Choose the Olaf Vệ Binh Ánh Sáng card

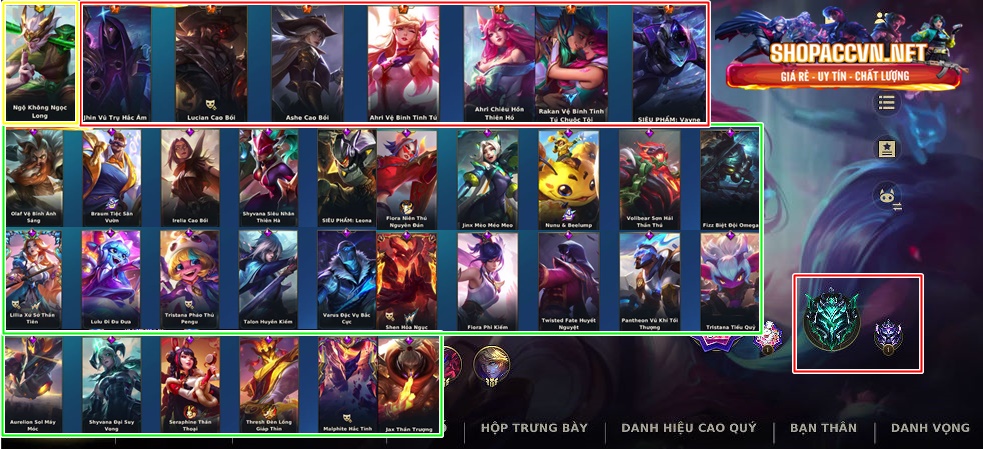click(34, 173)
